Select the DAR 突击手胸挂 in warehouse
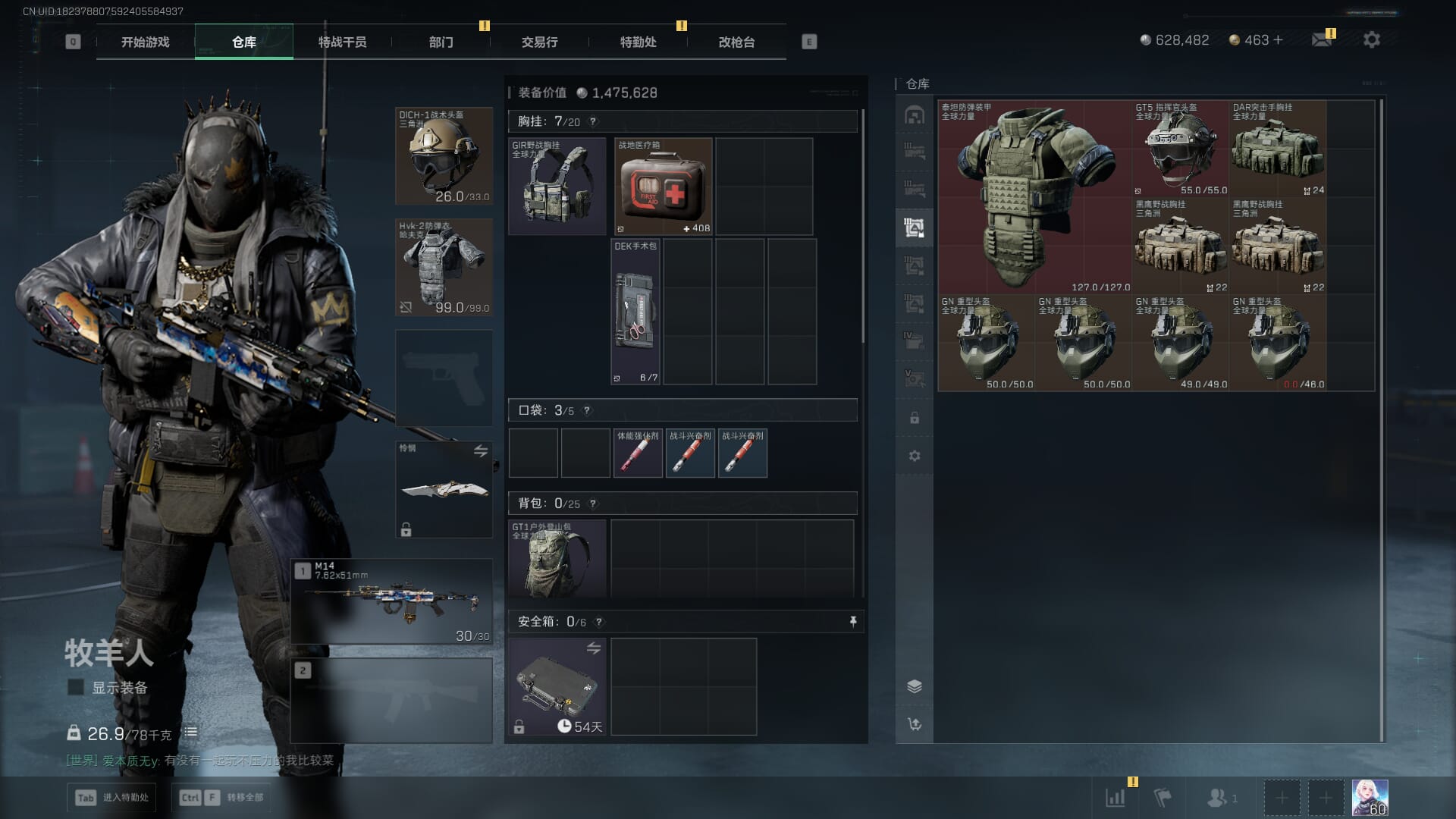 (x=1278, y=149)
